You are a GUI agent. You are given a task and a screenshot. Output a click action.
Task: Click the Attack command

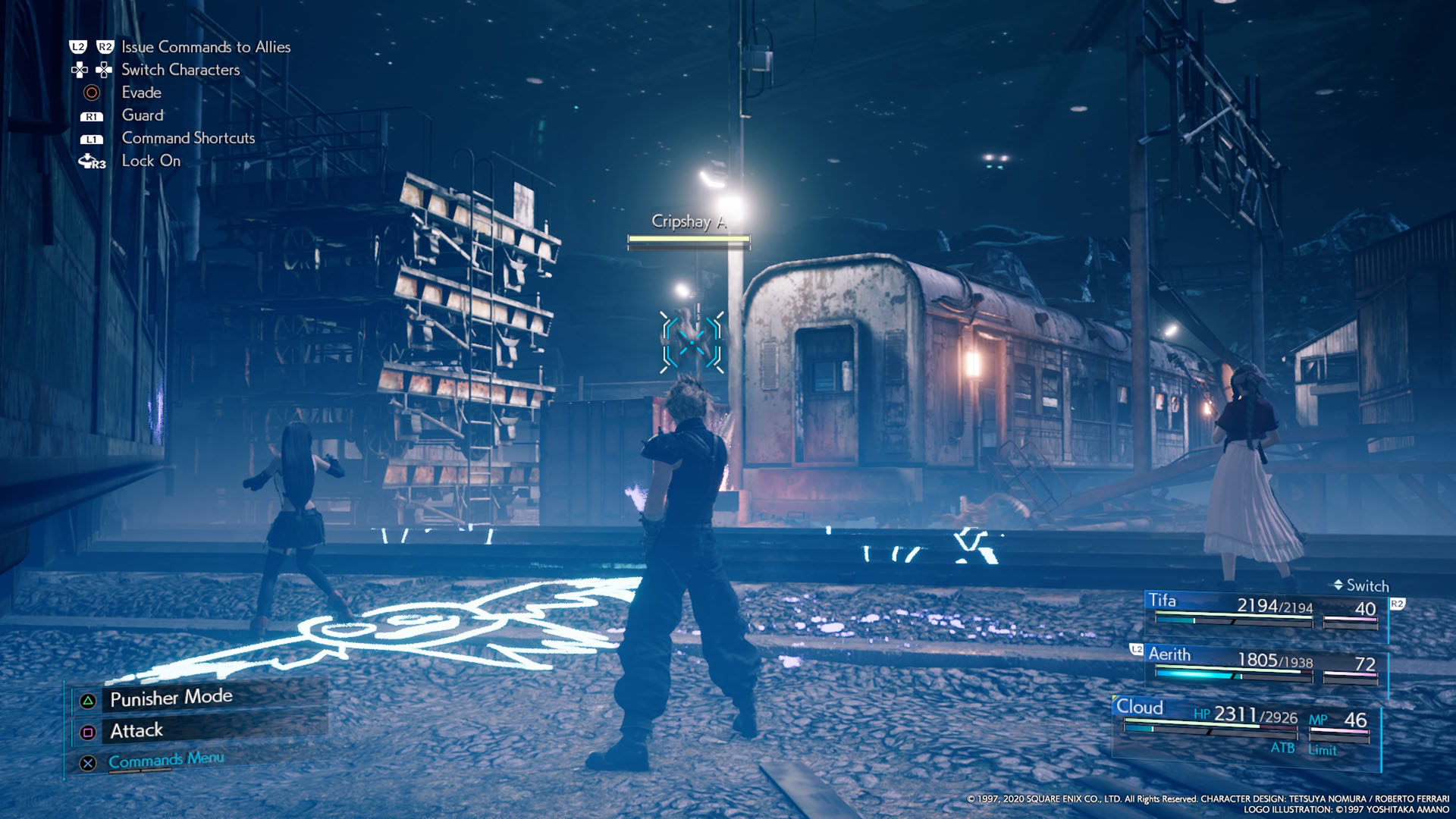click(x=136, y=730)
